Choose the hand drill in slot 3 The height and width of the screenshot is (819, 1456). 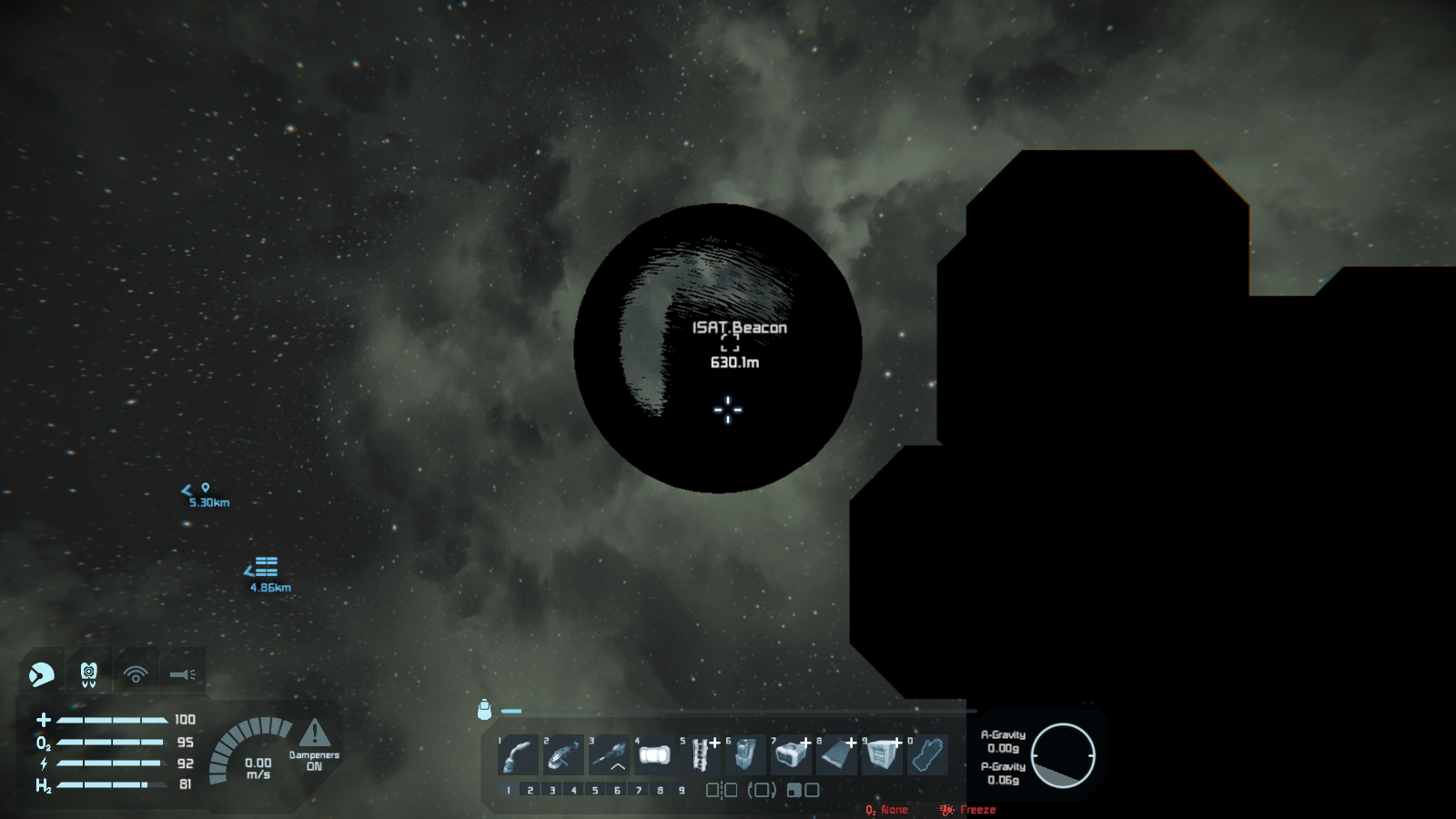coord(609,755)
